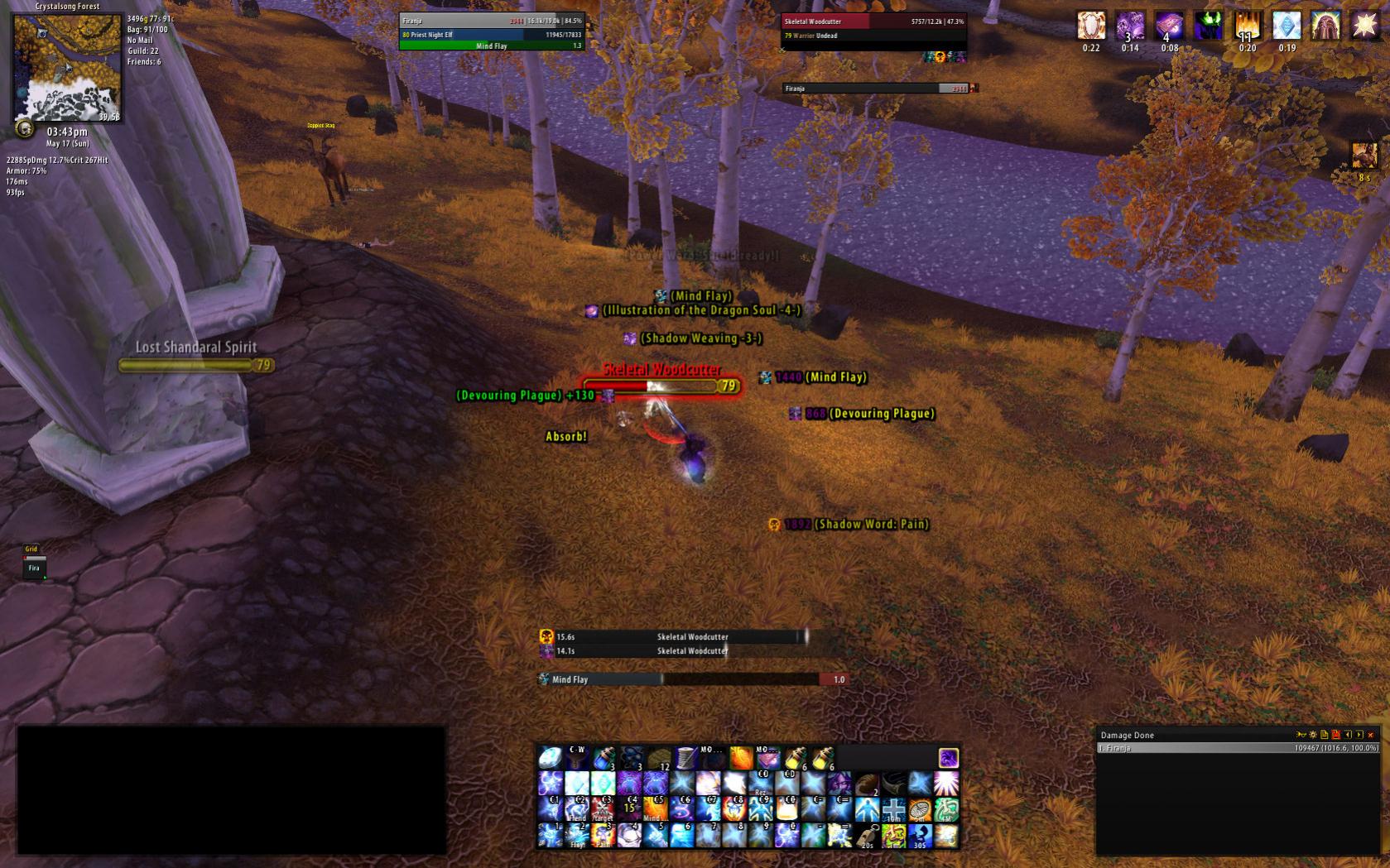Viewport: 1390px width, 868px height.
Task: Click the Power Word: Shield buff icon
Action: point(1091,26)
